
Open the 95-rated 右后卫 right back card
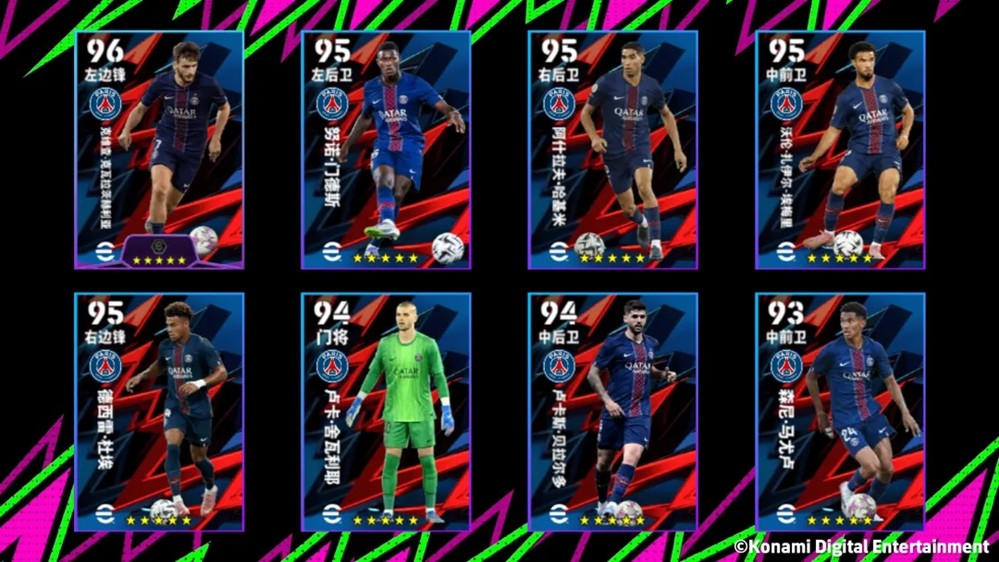pyautogui.click(x=613, y=150)
